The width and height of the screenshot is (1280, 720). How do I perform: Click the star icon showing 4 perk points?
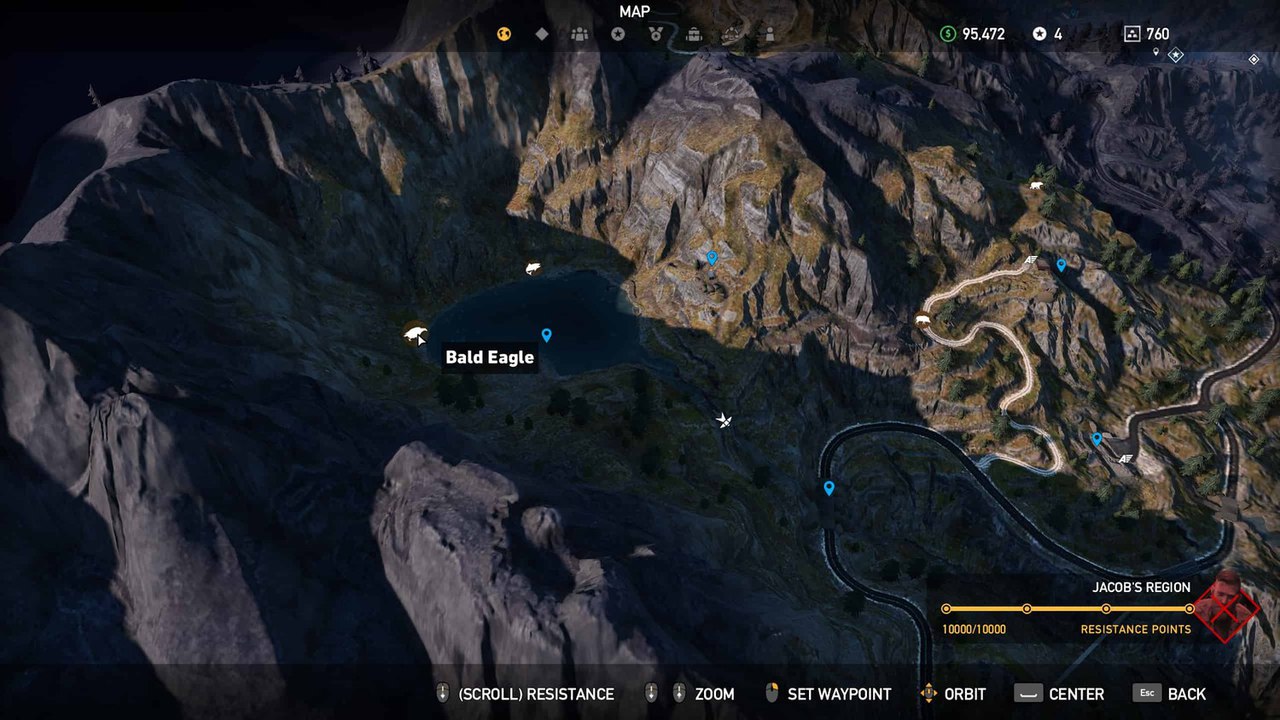tap(1042, 32)
